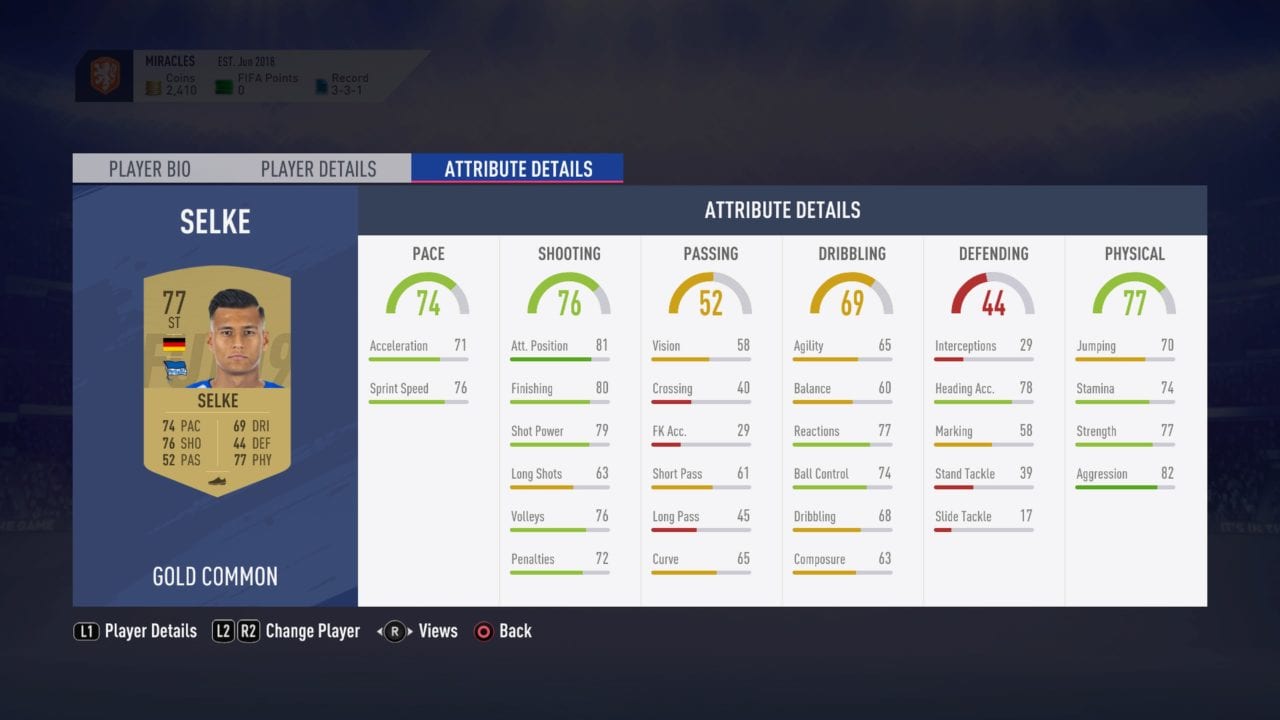Click the L1 button prompt icon
This screenshot has width=1280, height=720.
pos(87,631)
